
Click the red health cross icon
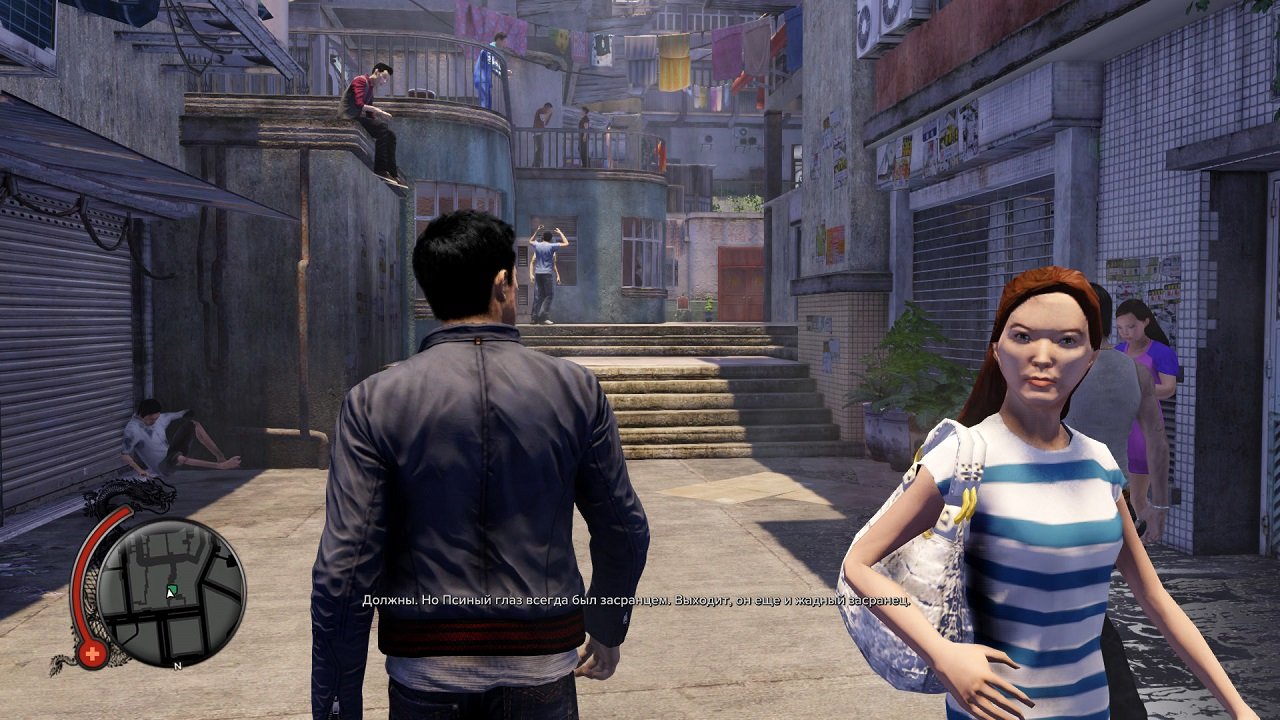click(93, 651)
